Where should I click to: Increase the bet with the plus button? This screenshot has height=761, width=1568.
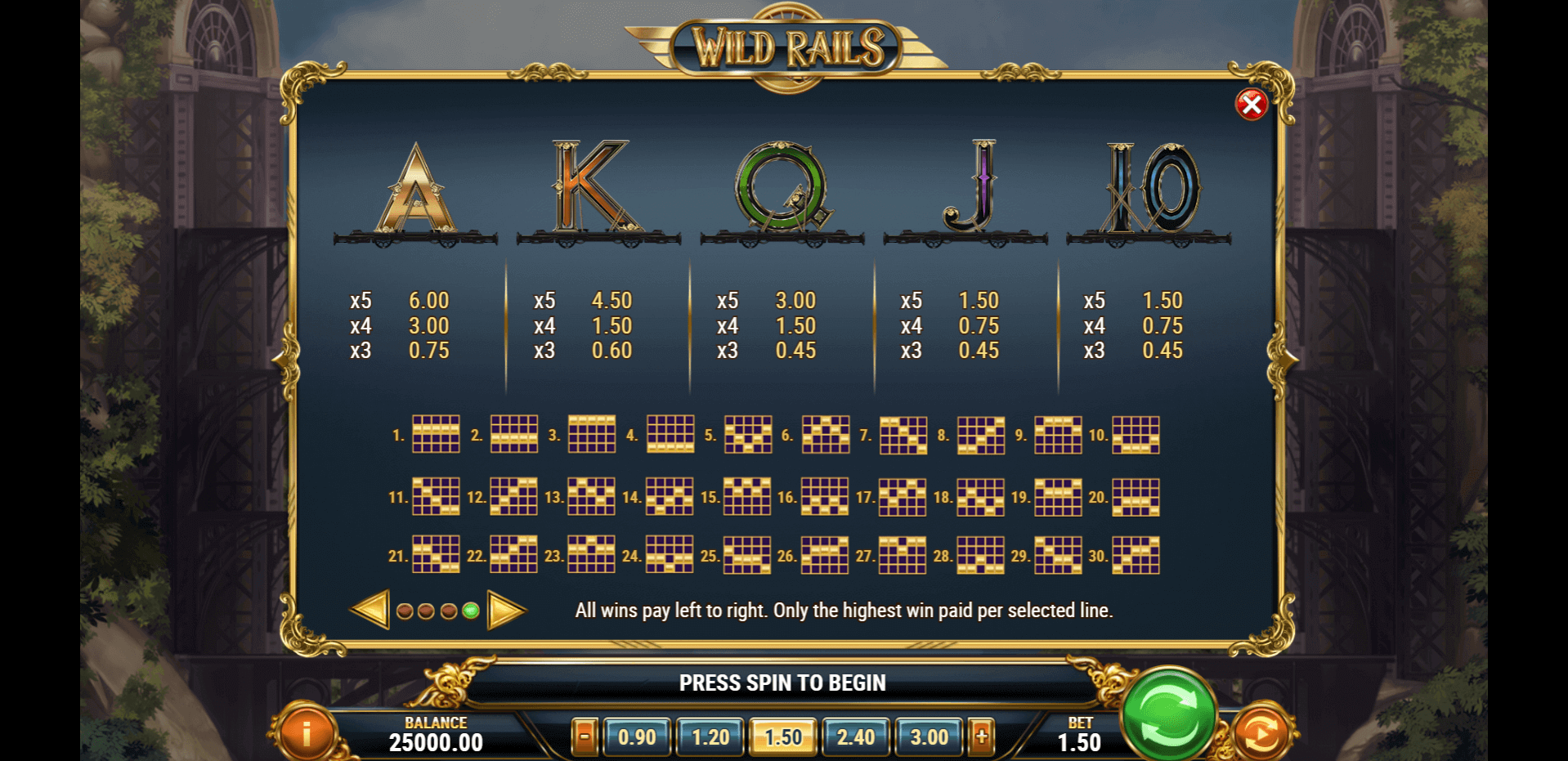pos(981,736)
